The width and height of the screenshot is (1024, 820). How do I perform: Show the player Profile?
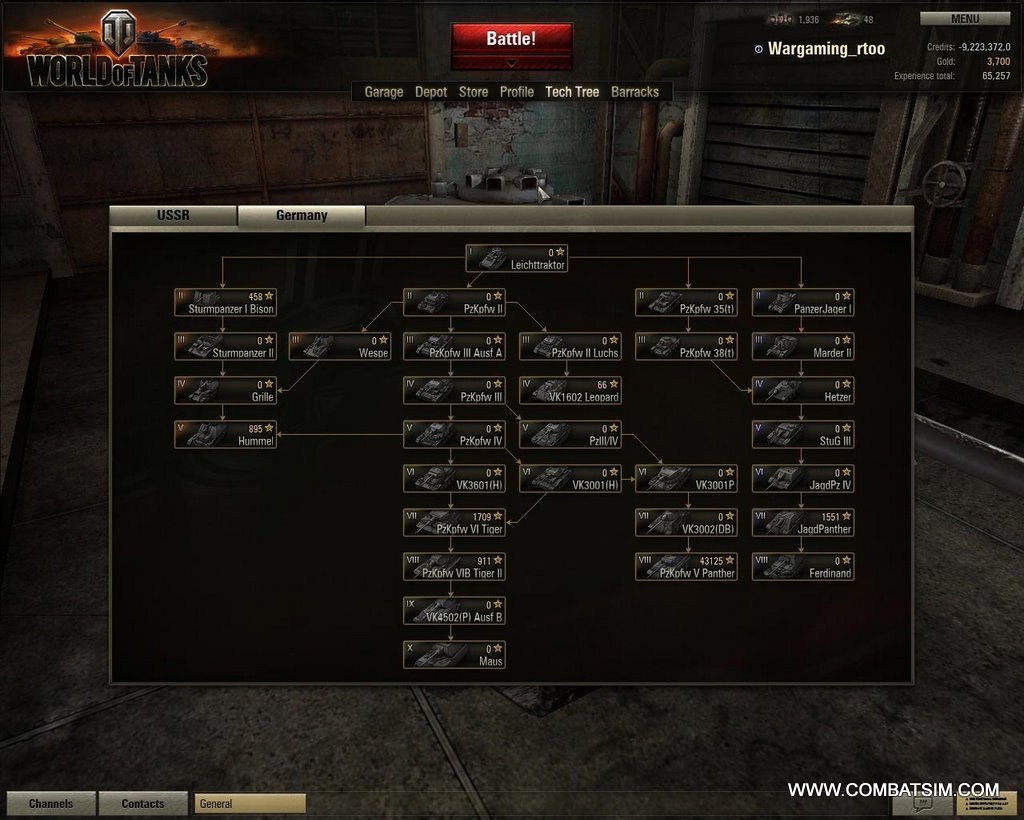click(x=517, y=92)
